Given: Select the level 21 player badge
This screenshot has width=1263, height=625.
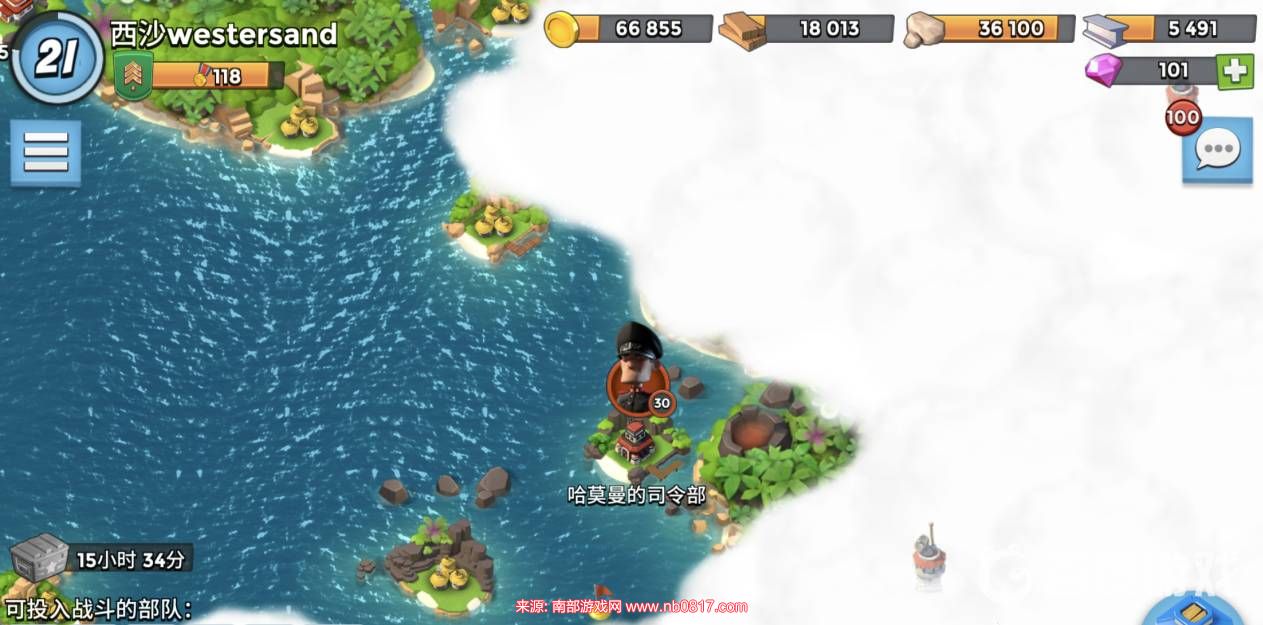Looking at the screenshot, I should click(x=59, y=59).
